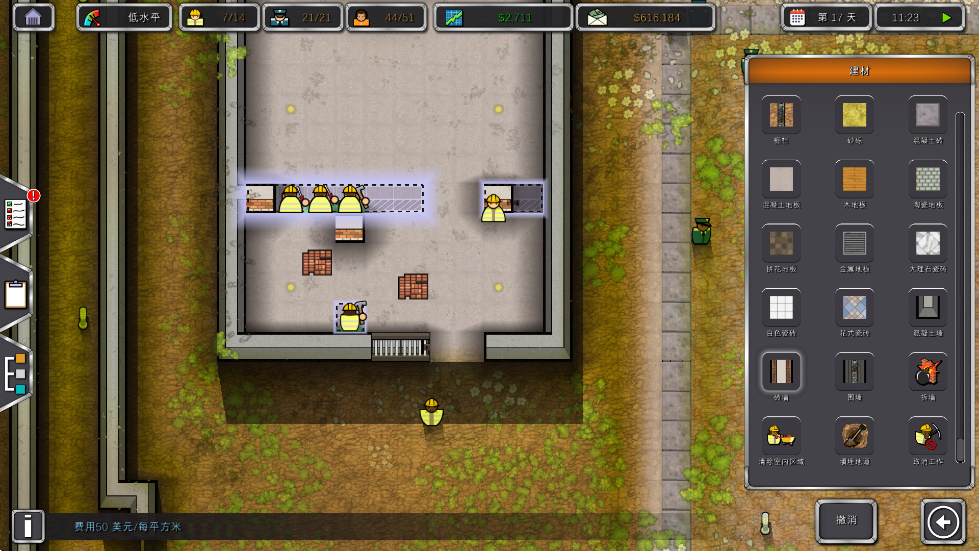
Task: Select the white tile material
Action: pyautogui.click(x=780, y=307)
